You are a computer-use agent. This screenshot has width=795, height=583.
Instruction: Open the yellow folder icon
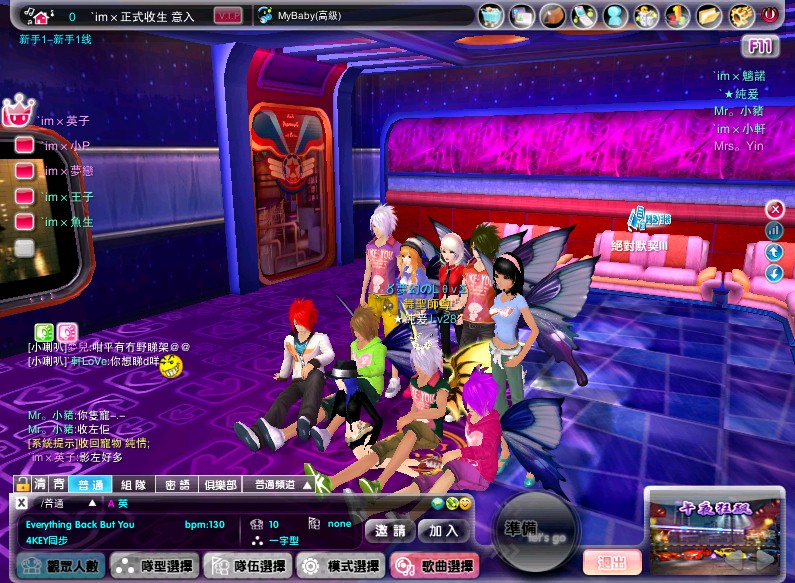point(709,15)
